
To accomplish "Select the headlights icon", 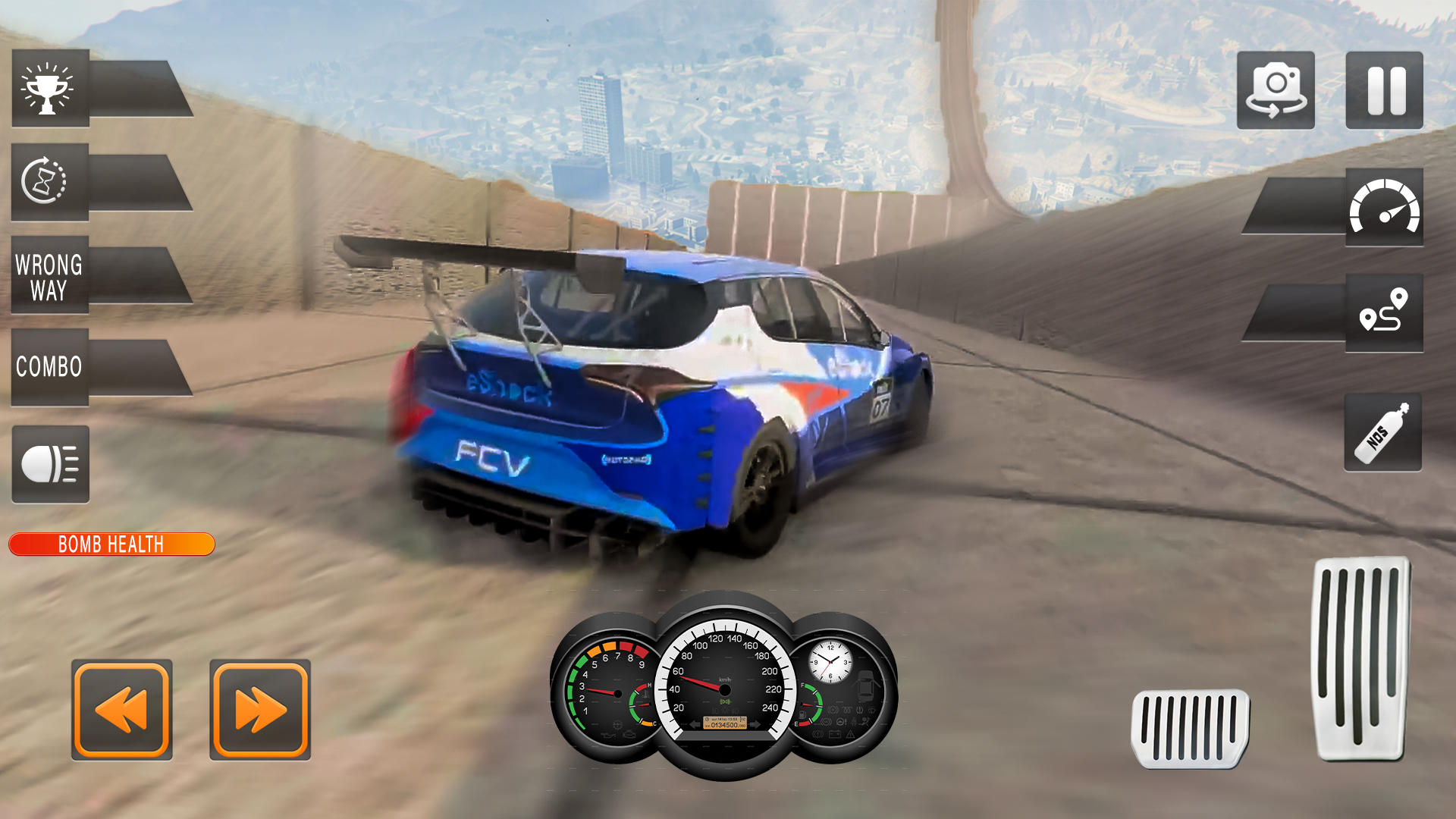I will coord(49,464).
